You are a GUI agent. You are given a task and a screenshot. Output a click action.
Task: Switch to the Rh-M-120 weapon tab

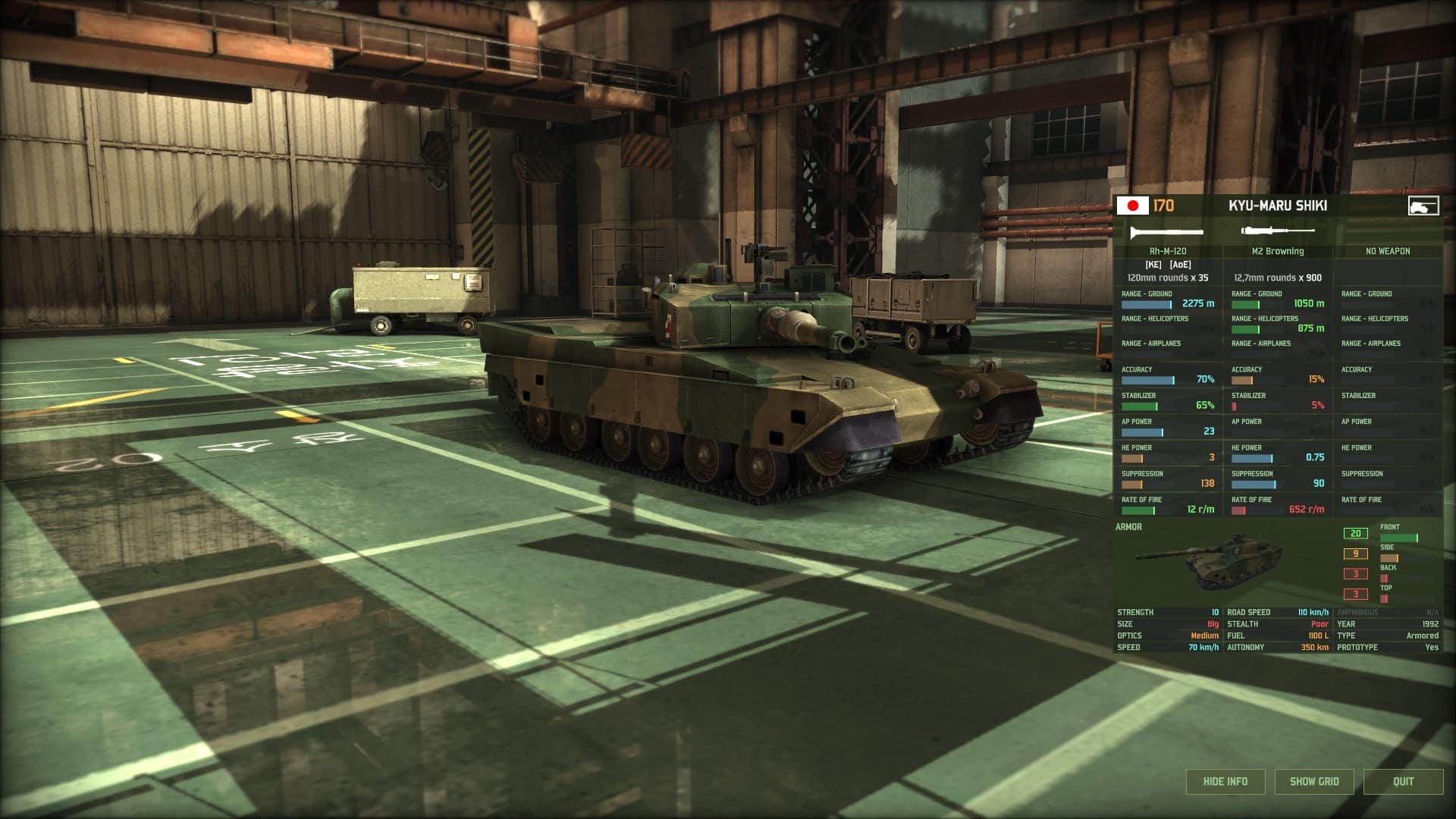[1168, 249]
